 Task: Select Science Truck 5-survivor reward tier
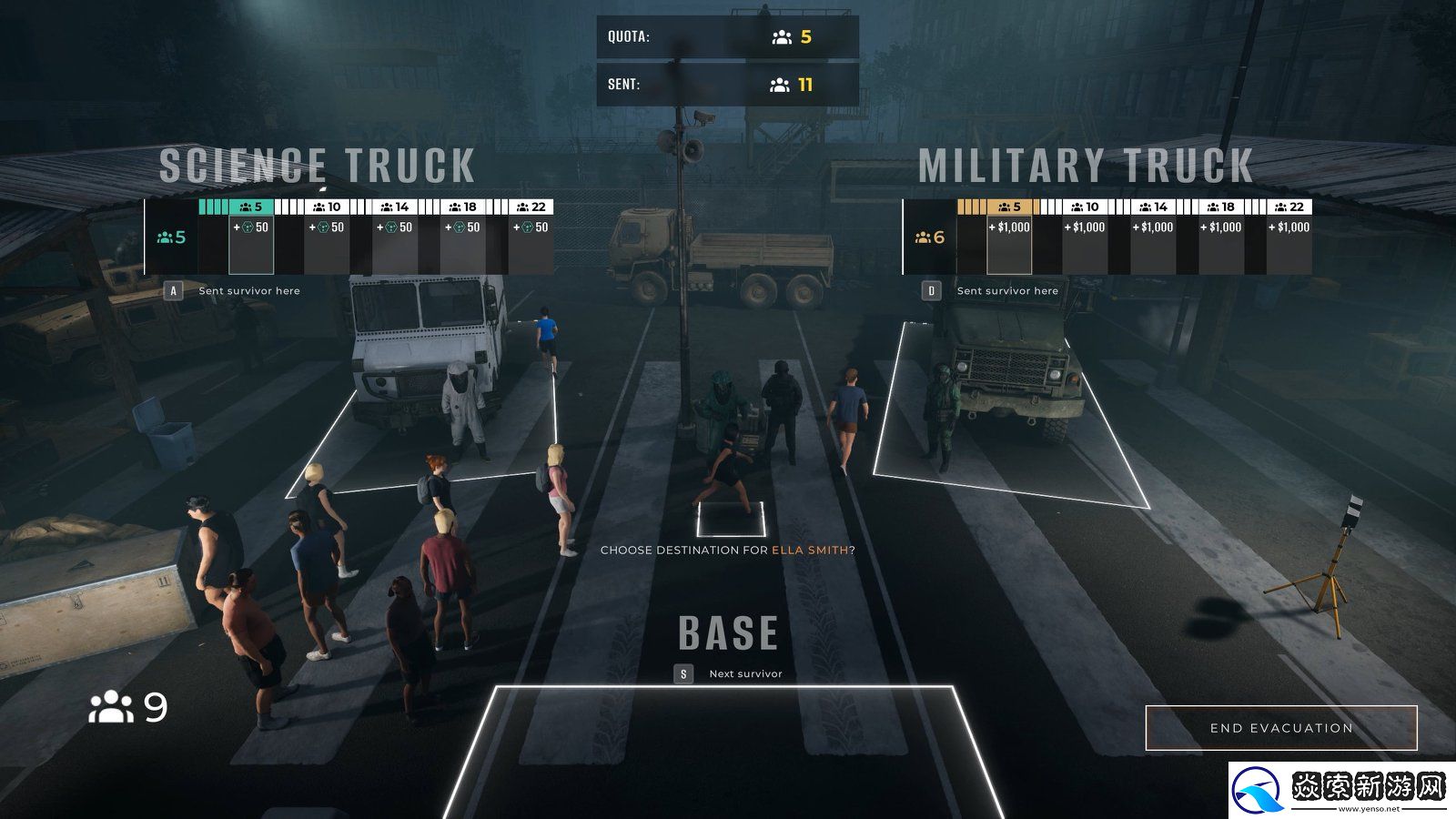[251, 237]
